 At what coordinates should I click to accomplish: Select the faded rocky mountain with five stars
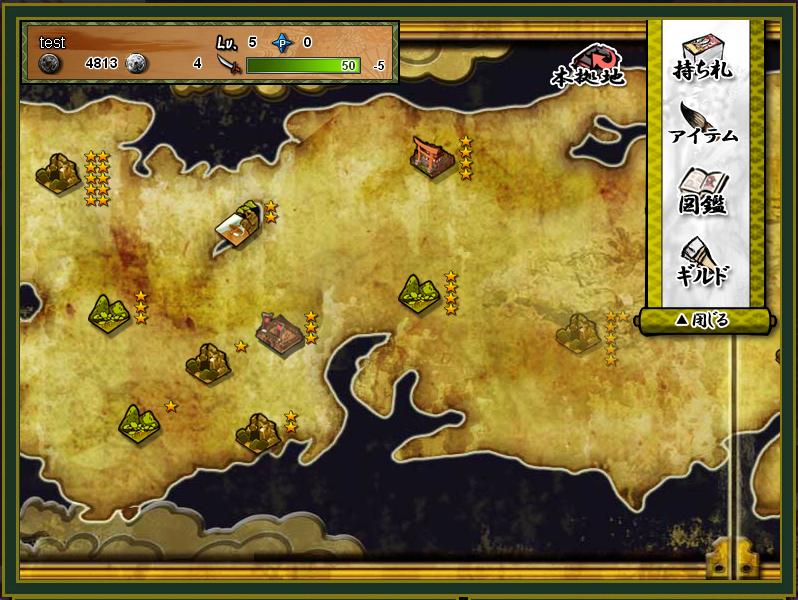(578, 332)
